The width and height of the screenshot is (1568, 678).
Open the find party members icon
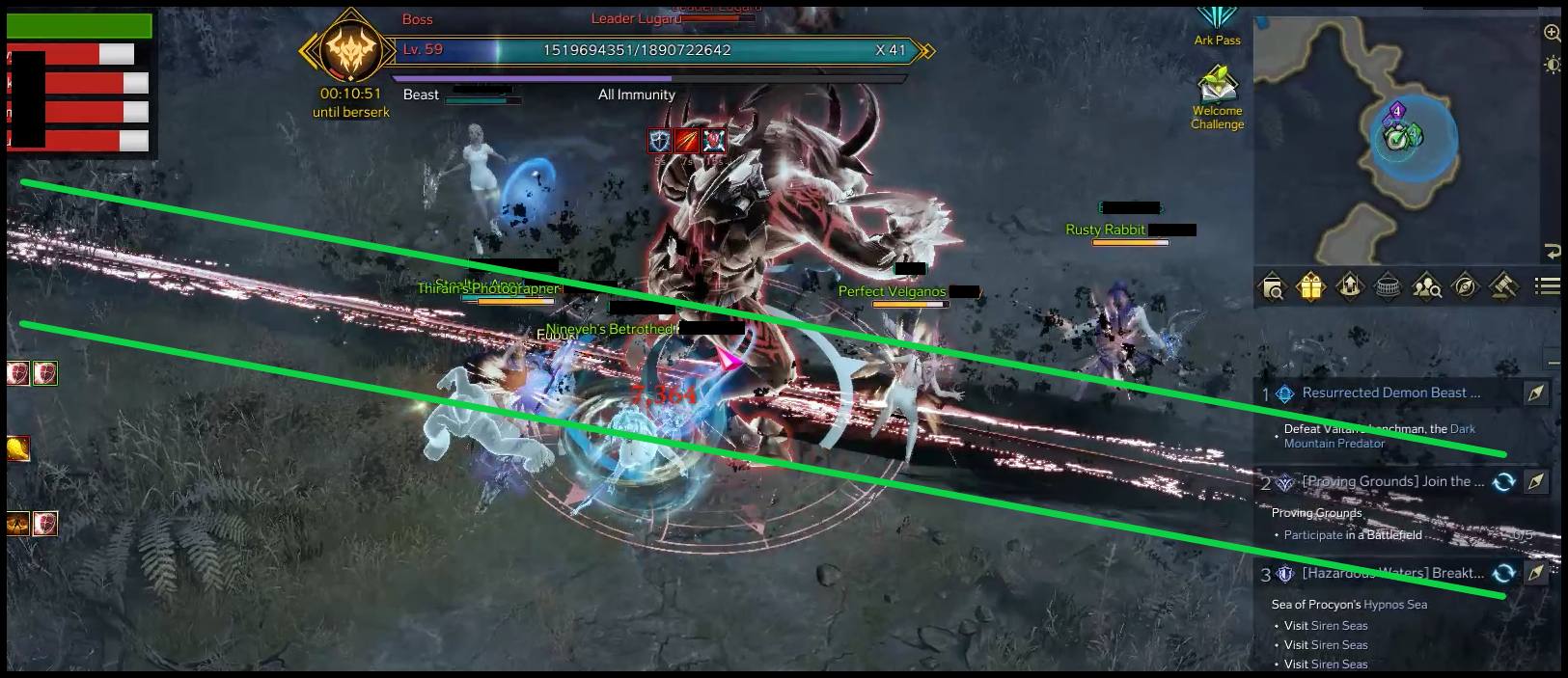(x=1426, y=286)
